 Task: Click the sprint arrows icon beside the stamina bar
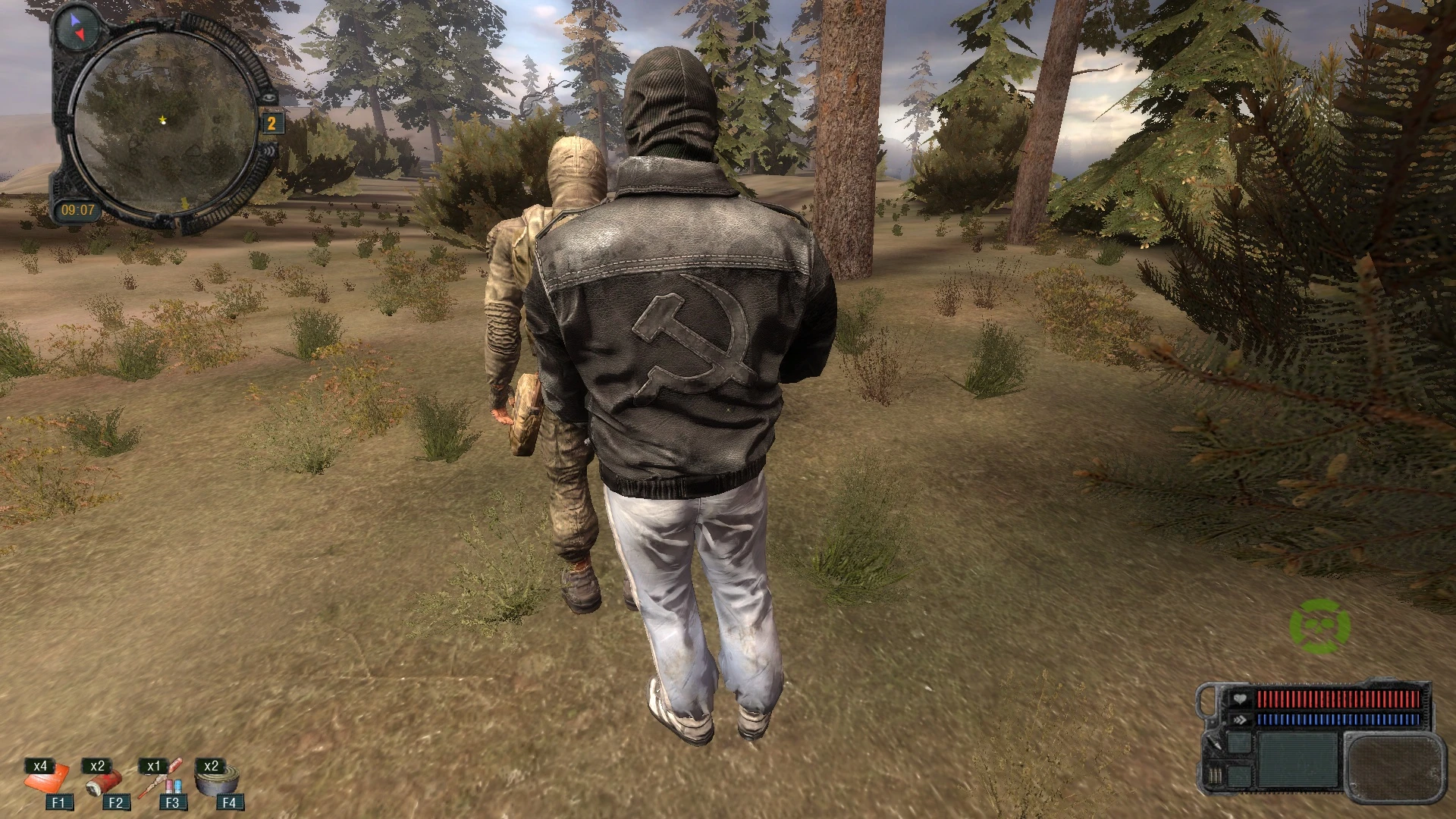(1240, 720)
